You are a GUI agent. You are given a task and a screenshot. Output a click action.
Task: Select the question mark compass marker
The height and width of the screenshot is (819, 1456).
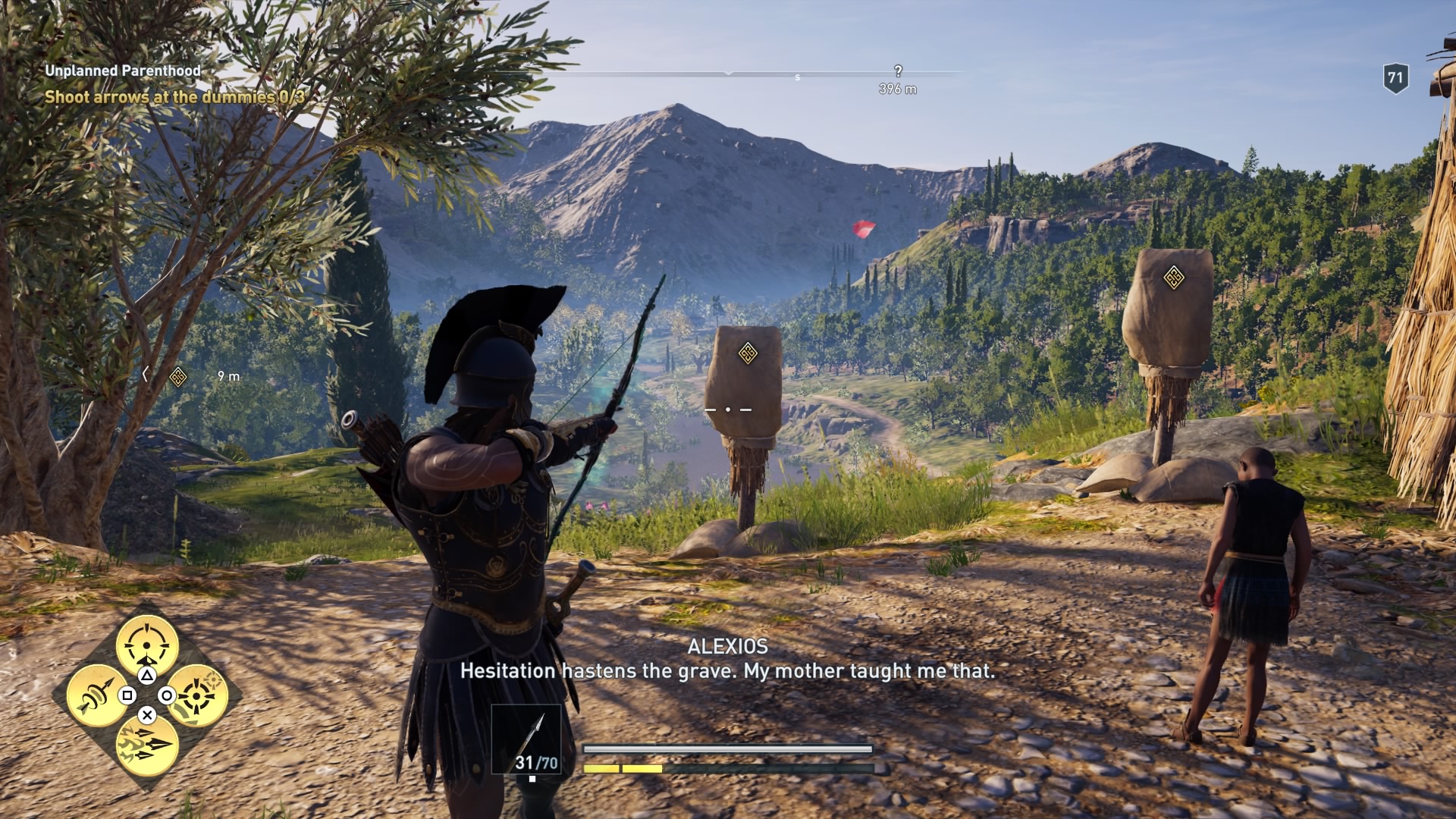[898, 71]
